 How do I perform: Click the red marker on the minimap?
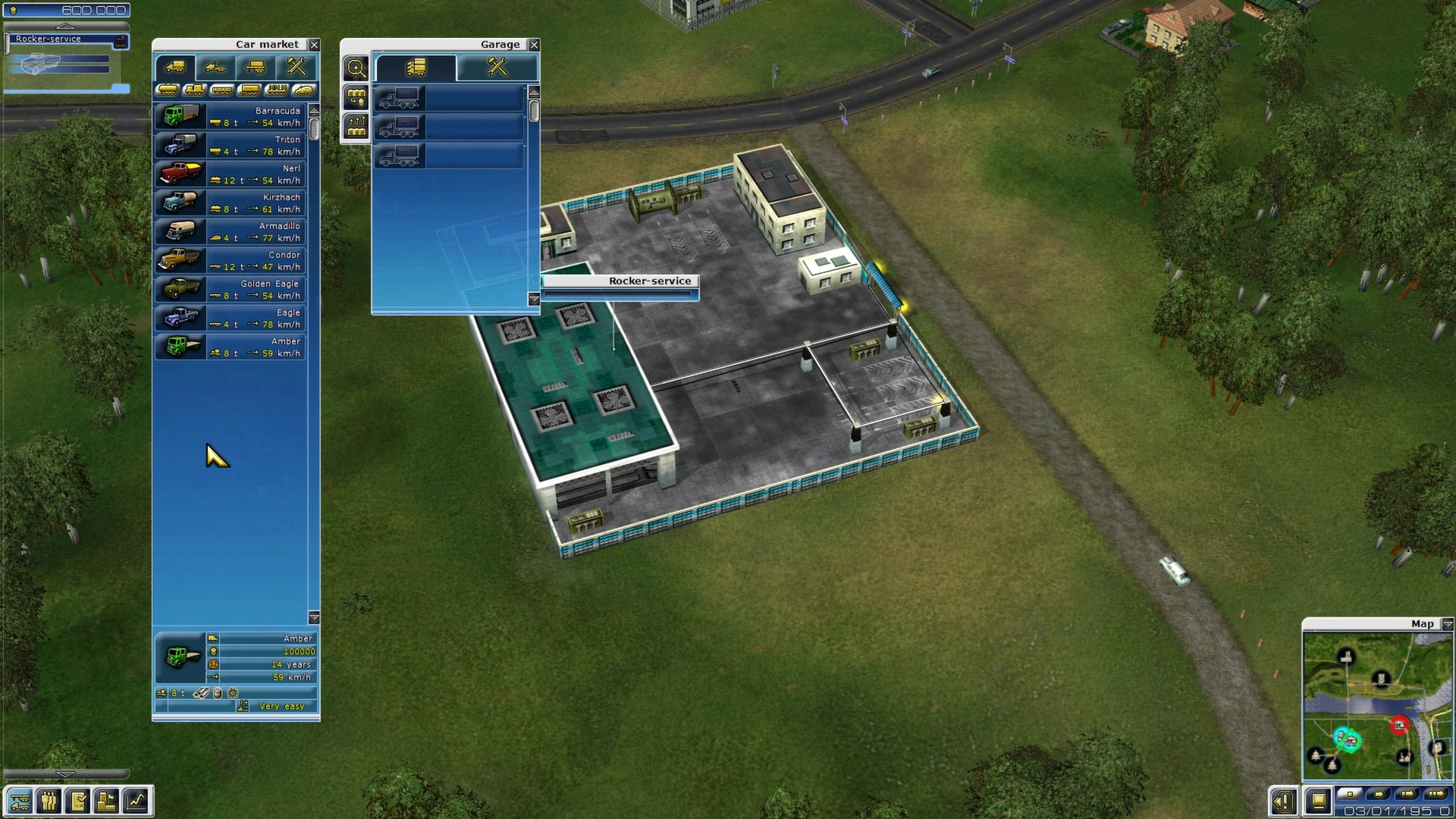(1399, 726)
